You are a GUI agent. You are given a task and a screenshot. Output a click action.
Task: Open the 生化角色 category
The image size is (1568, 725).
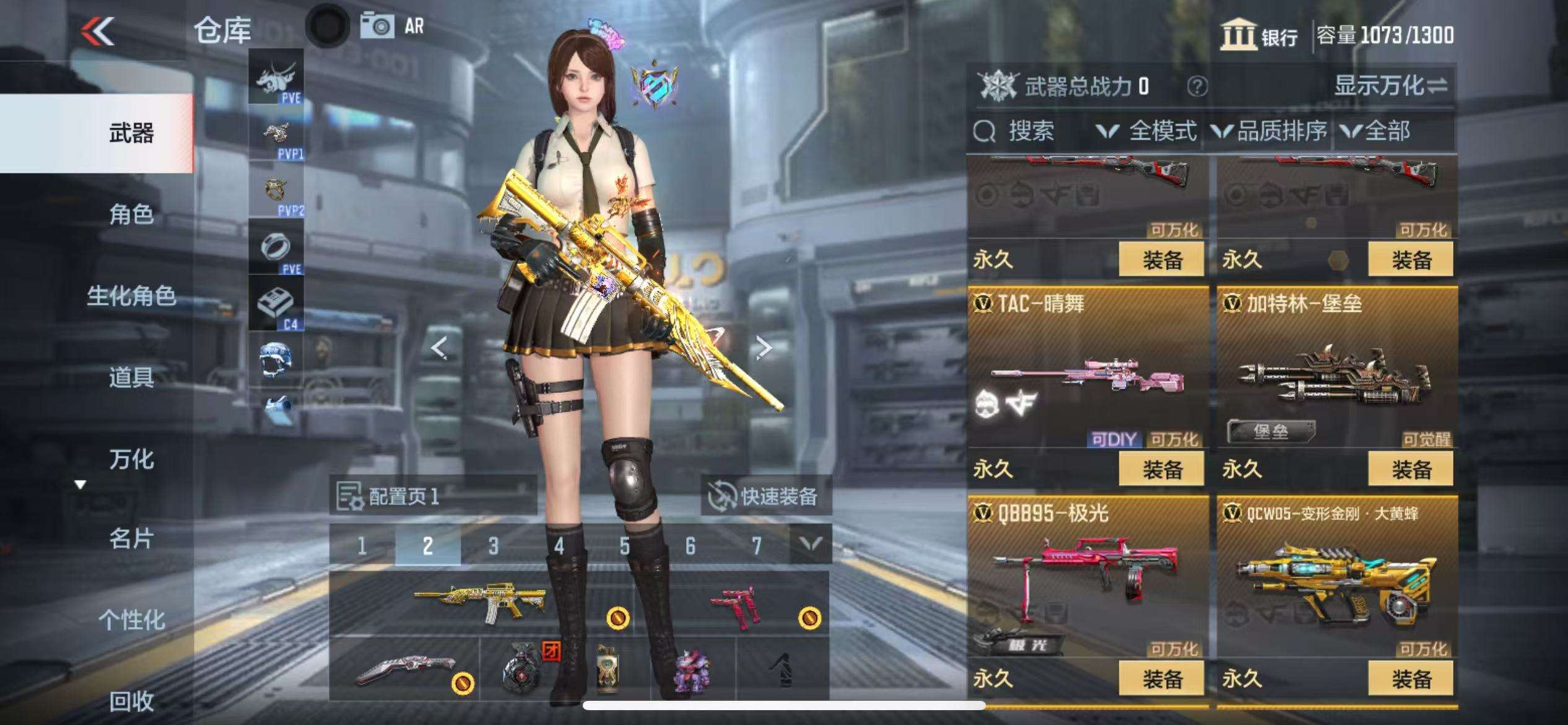click(131, 296)
